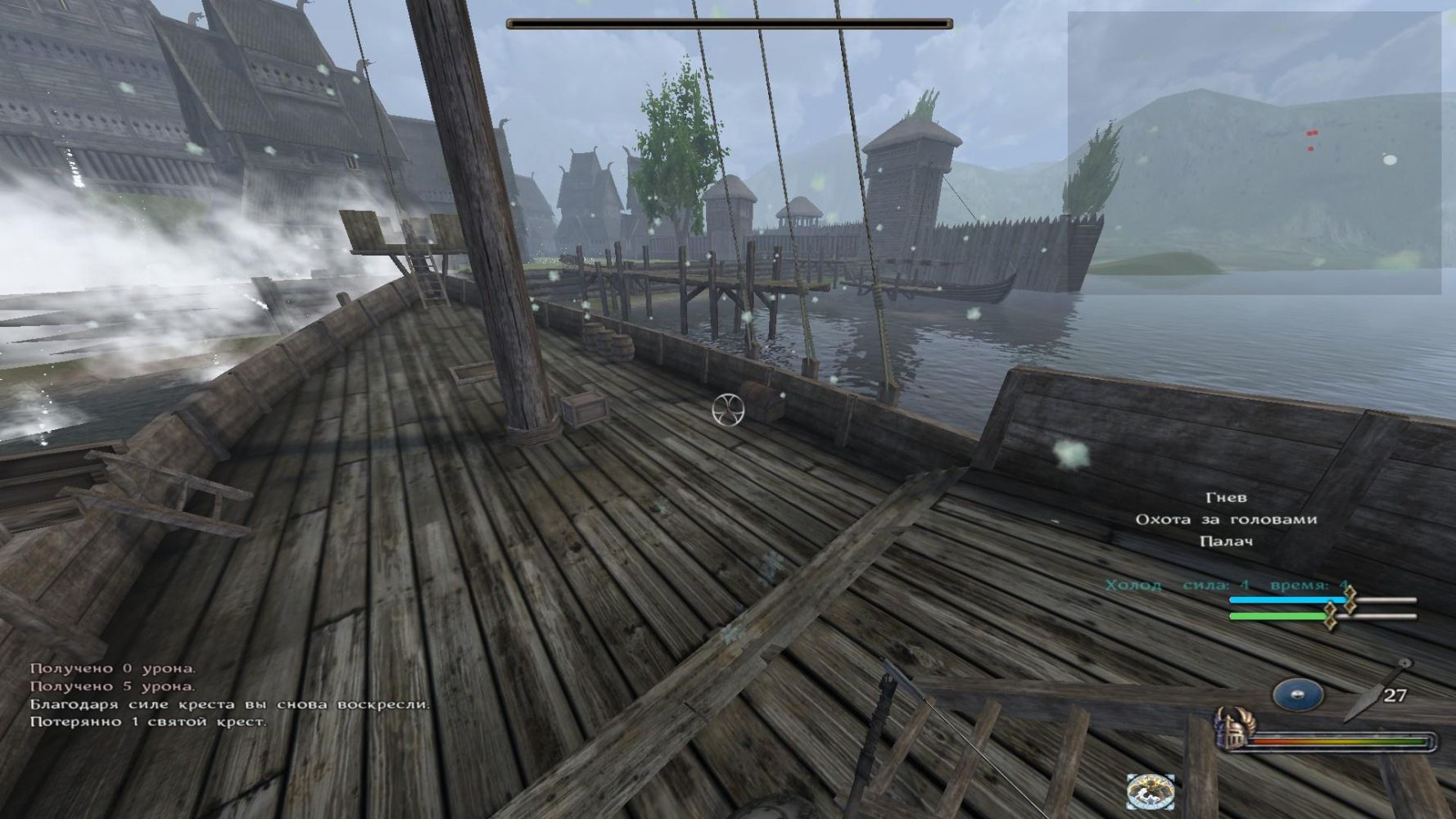The width and height of the screenshot is (1456, 819).
Task: Choose the Охота за головами ability
Action: 1226,519
